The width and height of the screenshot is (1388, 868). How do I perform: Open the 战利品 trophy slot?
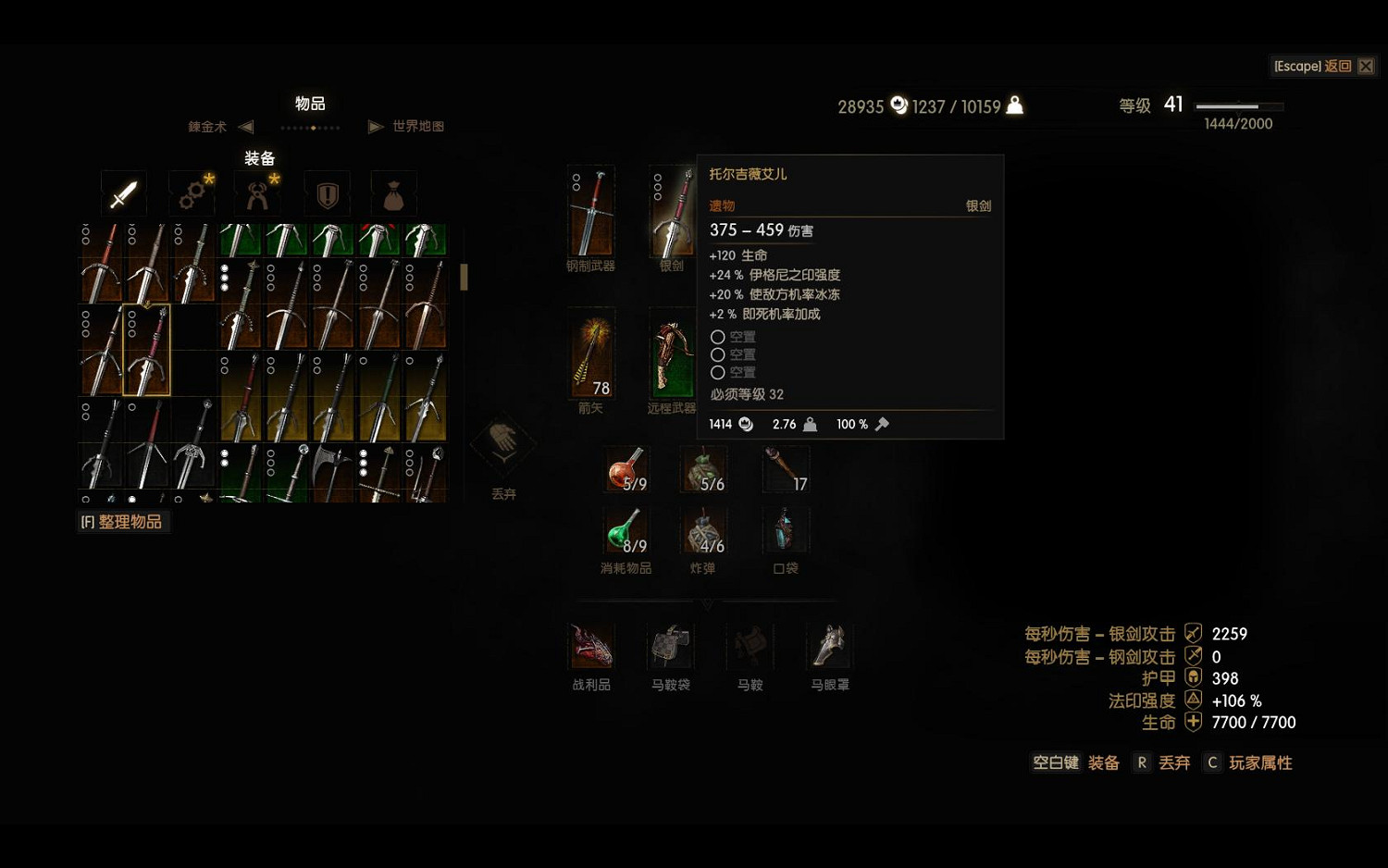tap(590, 643)
